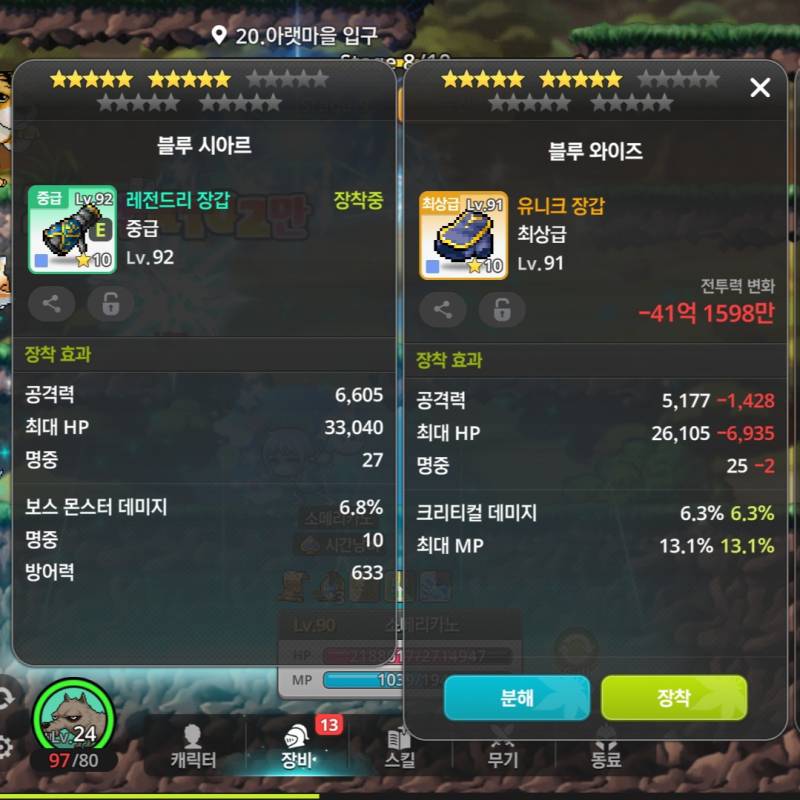Toggle lock on equipped Legendary gloves

click(x=110, y=304)
